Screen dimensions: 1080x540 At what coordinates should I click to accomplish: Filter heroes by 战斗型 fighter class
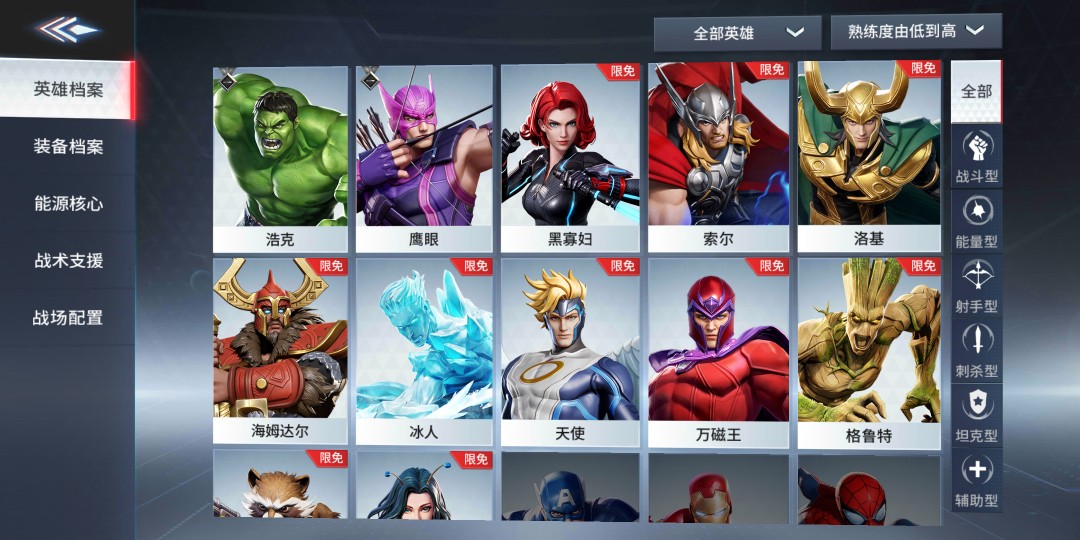click(976, 157)
